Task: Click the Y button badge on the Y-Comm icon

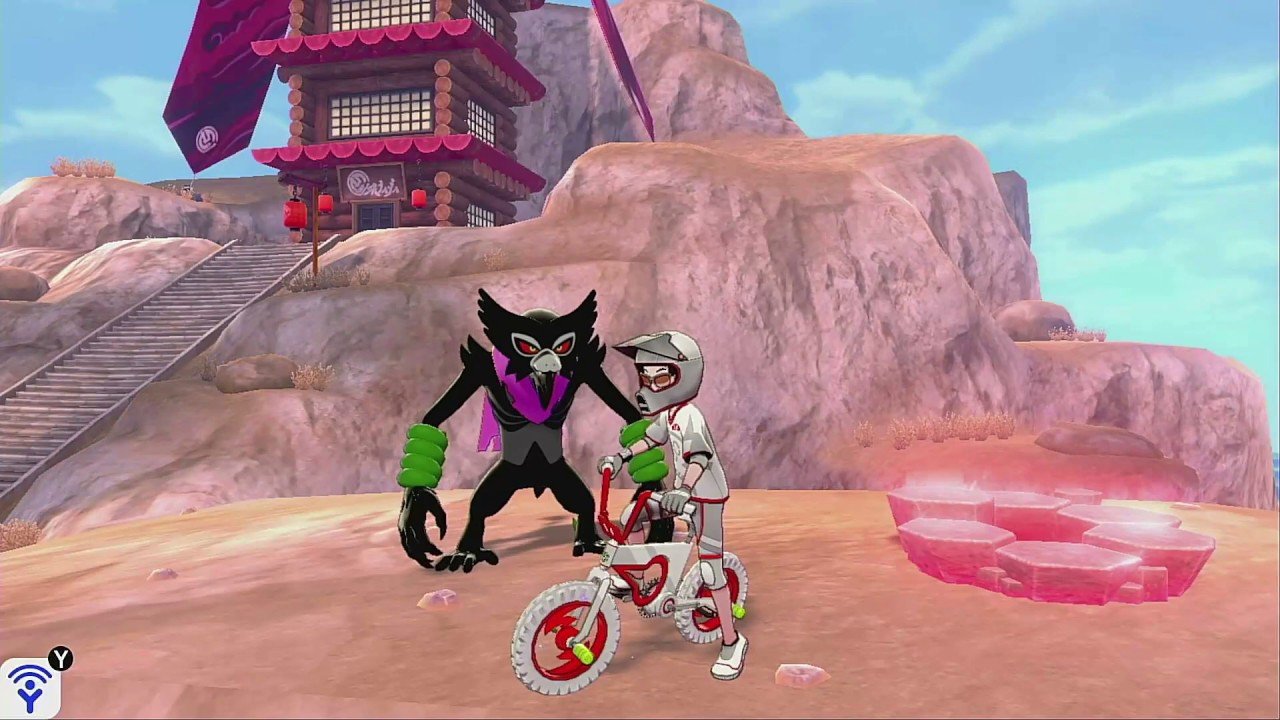Action: (x=61, y=657)
